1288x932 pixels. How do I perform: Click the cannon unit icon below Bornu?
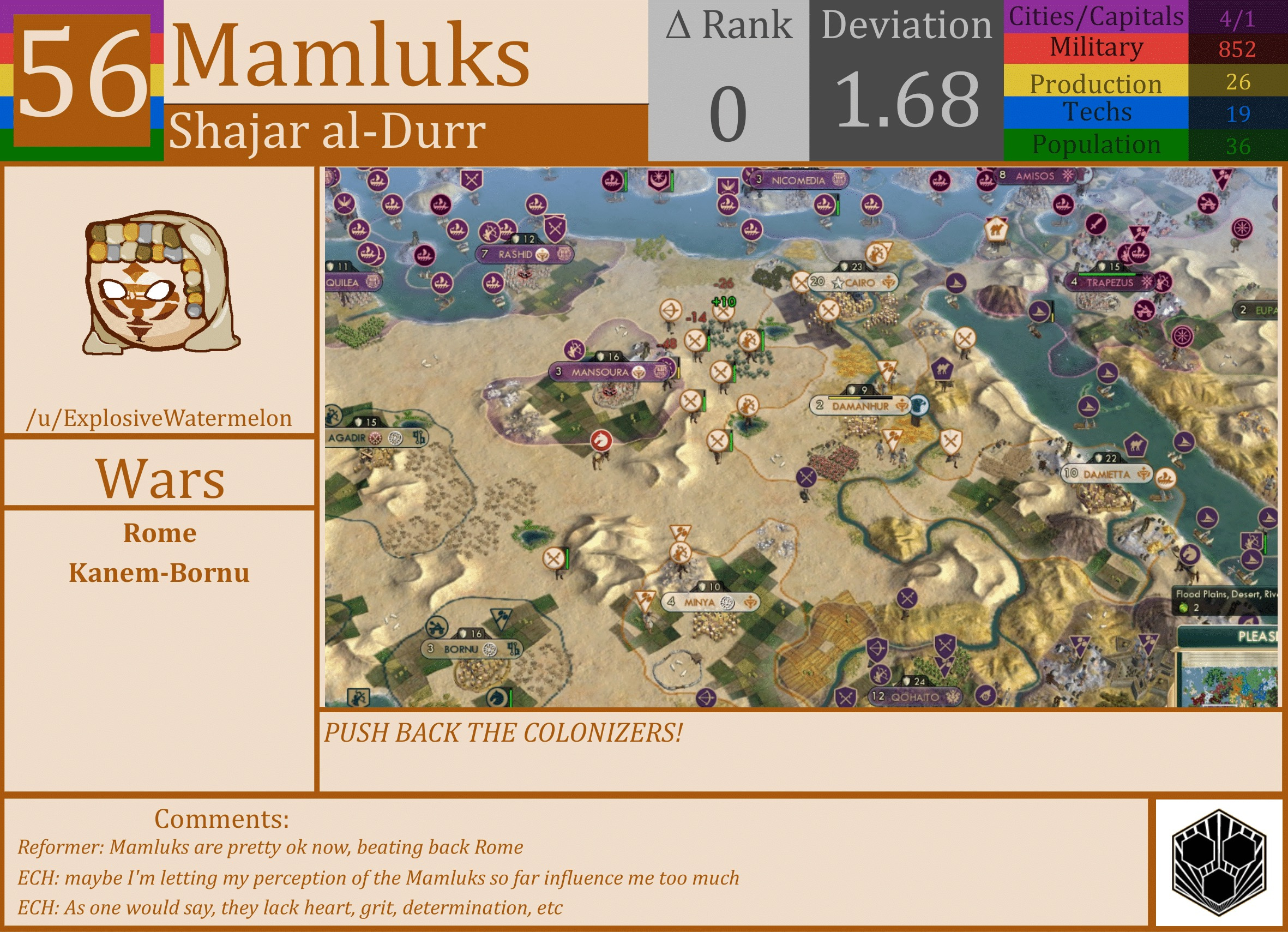[437, 627]
